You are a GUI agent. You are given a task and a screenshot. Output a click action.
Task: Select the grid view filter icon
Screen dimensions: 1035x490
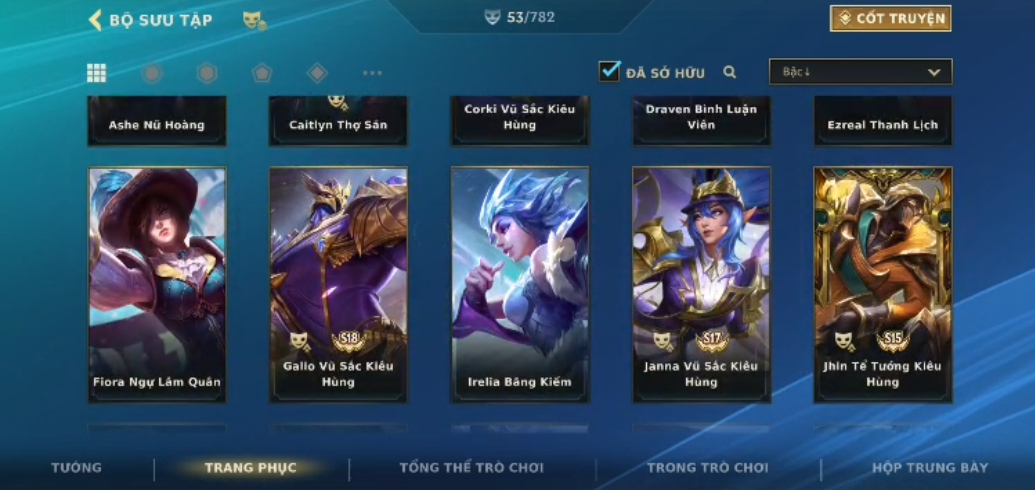[x=97, y=73]
